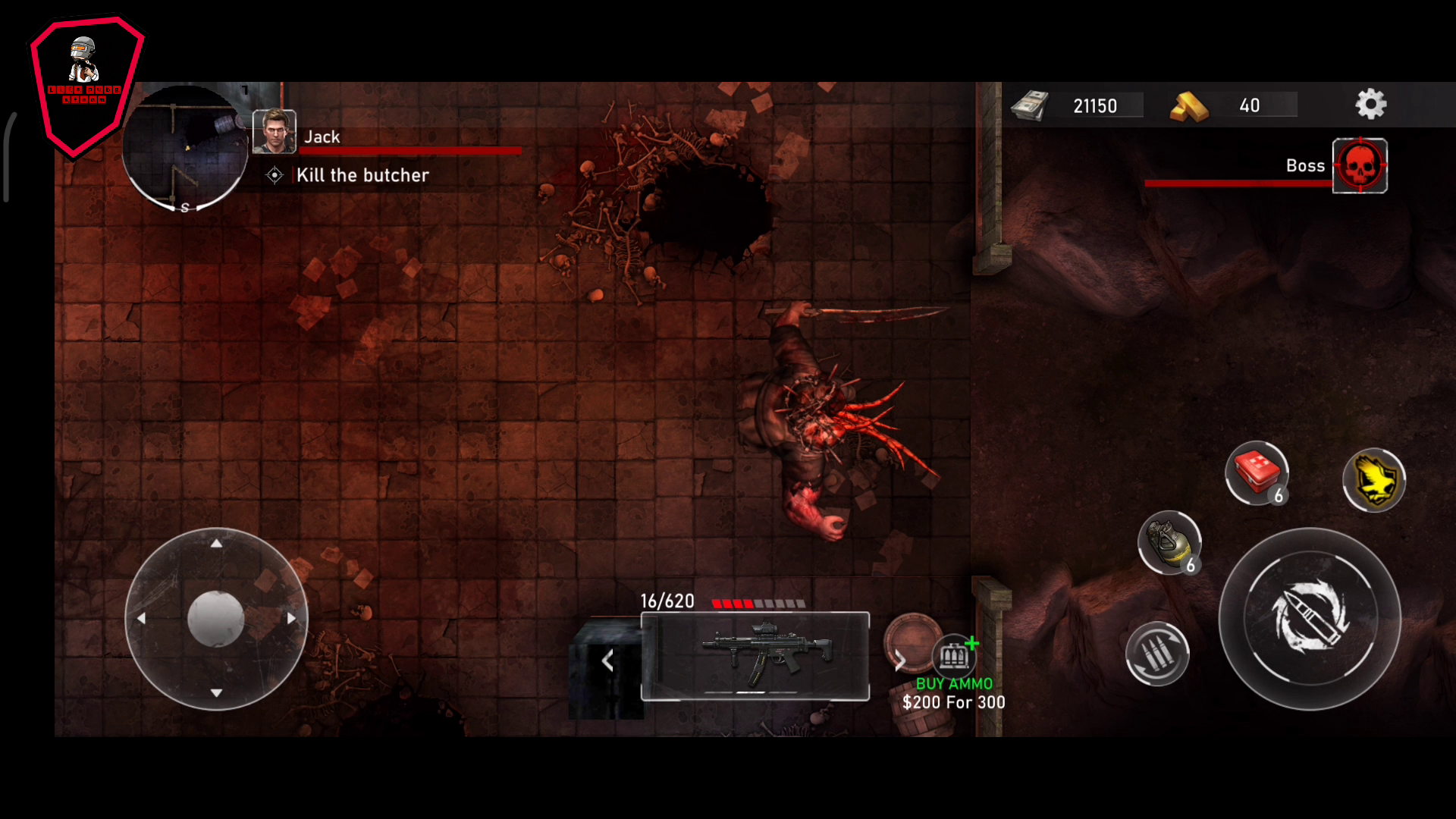Tap the Kill the butcher objective
Image resolution: width=1456 pixels, height=819 pixels.
click(362, 175)
